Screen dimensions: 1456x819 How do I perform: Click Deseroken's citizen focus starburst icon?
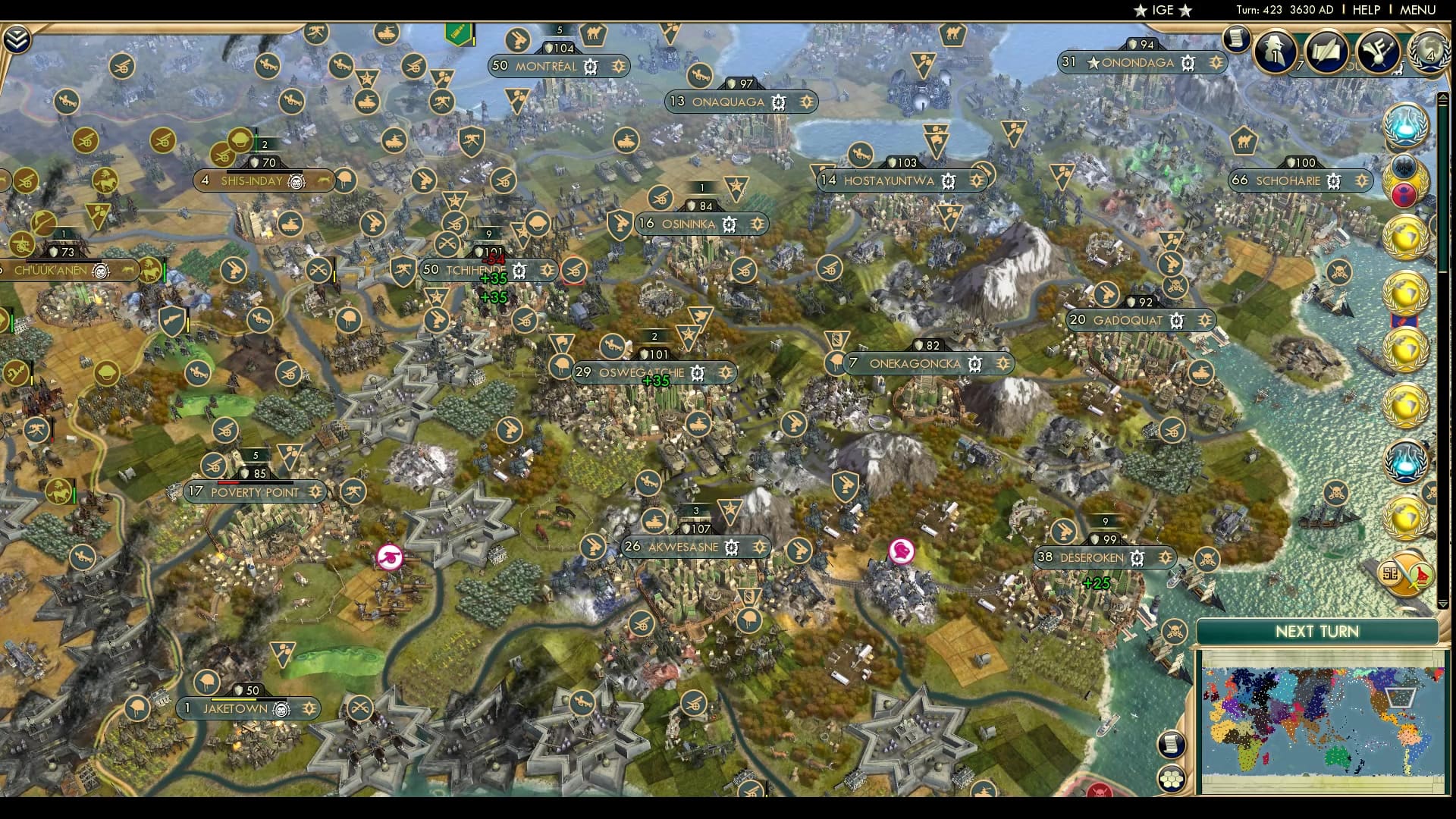(1166, 557)
